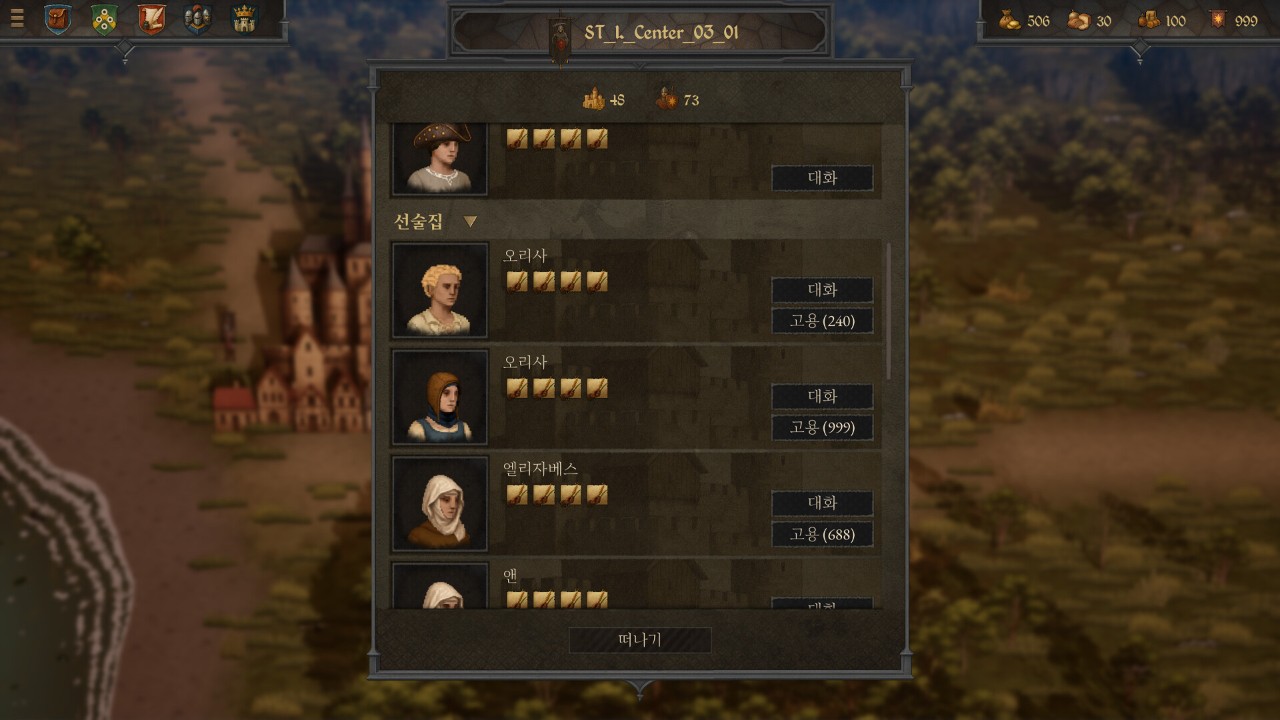
Task: Talk to 엘리자베스
Action: 822,503
